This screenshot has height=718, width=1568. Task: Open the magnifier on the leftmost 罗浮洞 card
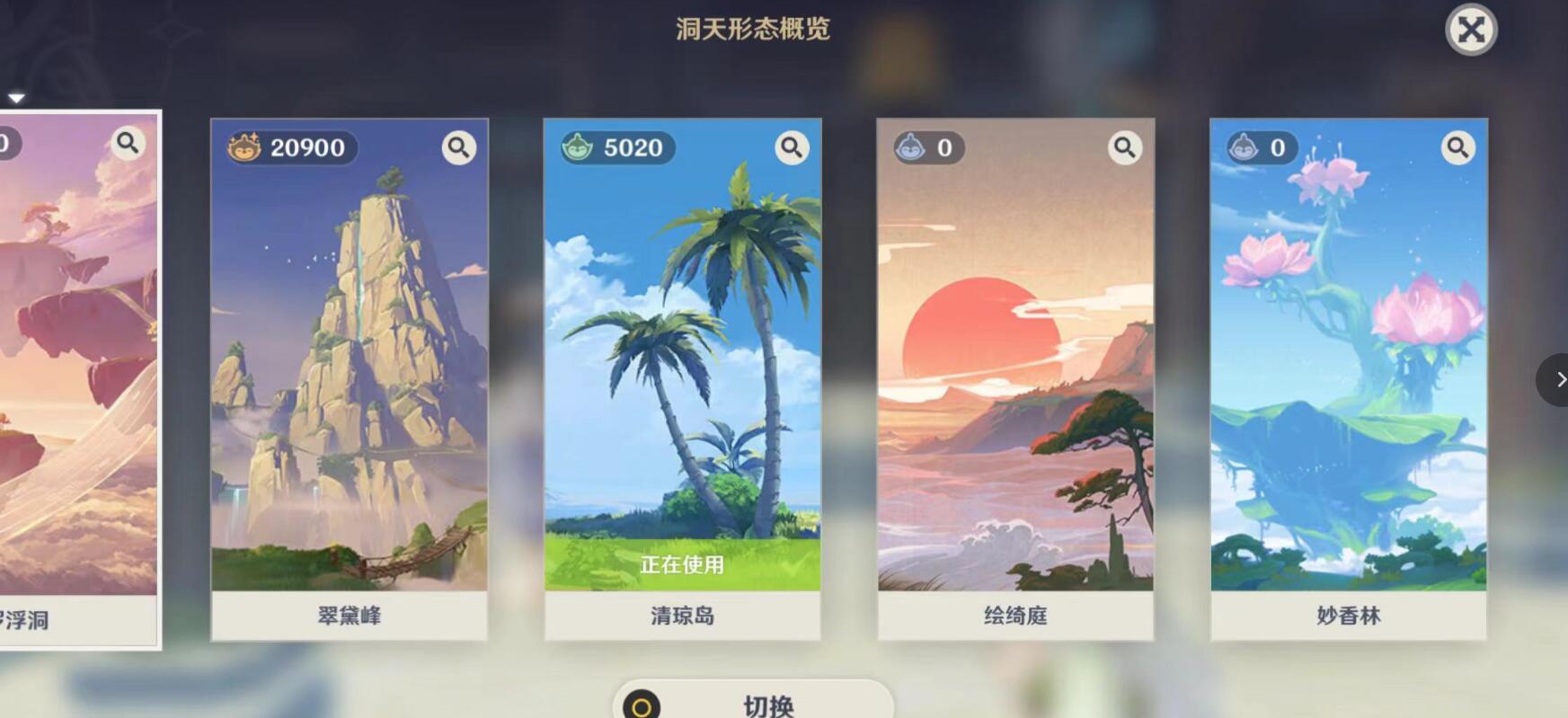[128, 142]
